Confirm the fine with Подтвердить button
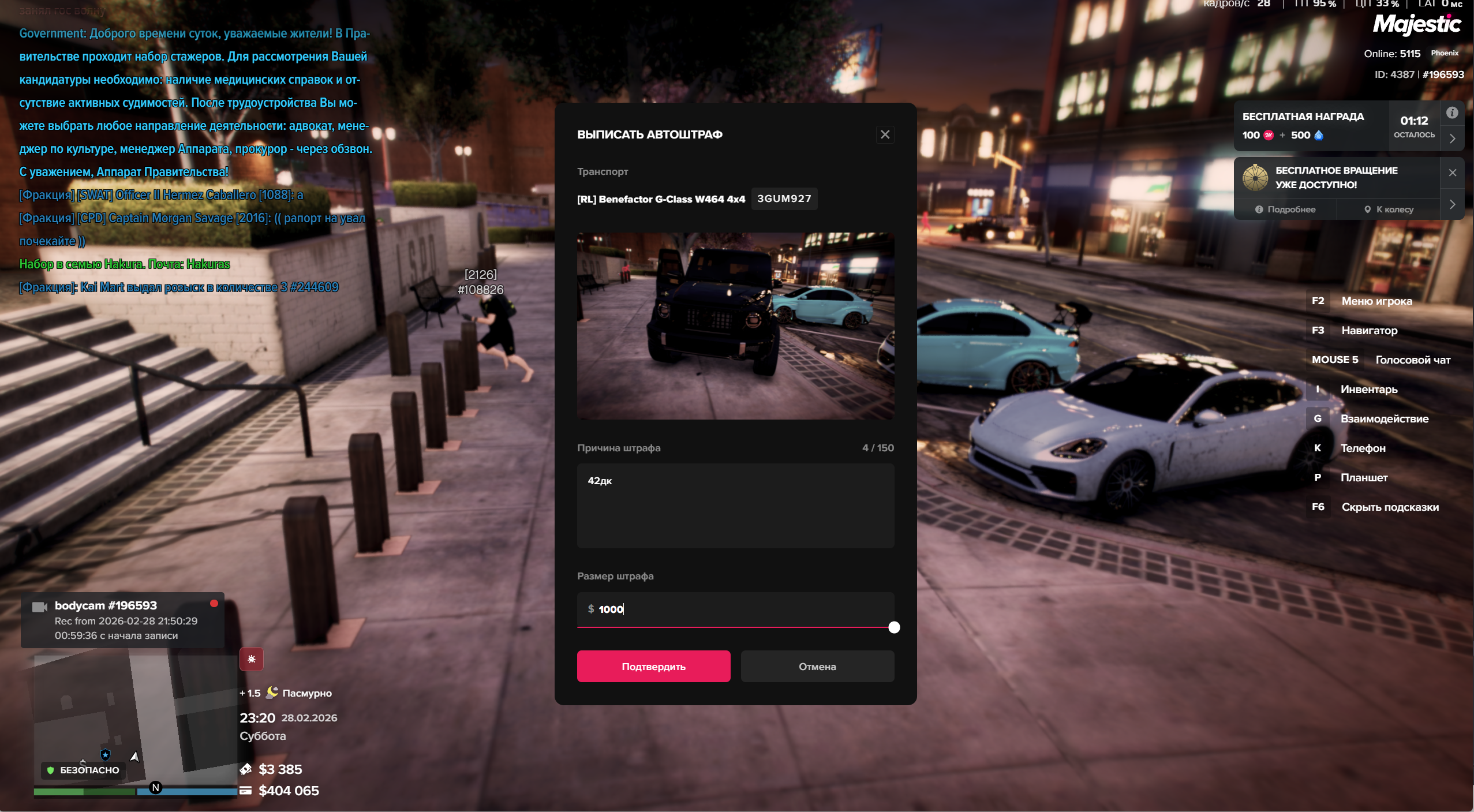 tap(653, 666)
